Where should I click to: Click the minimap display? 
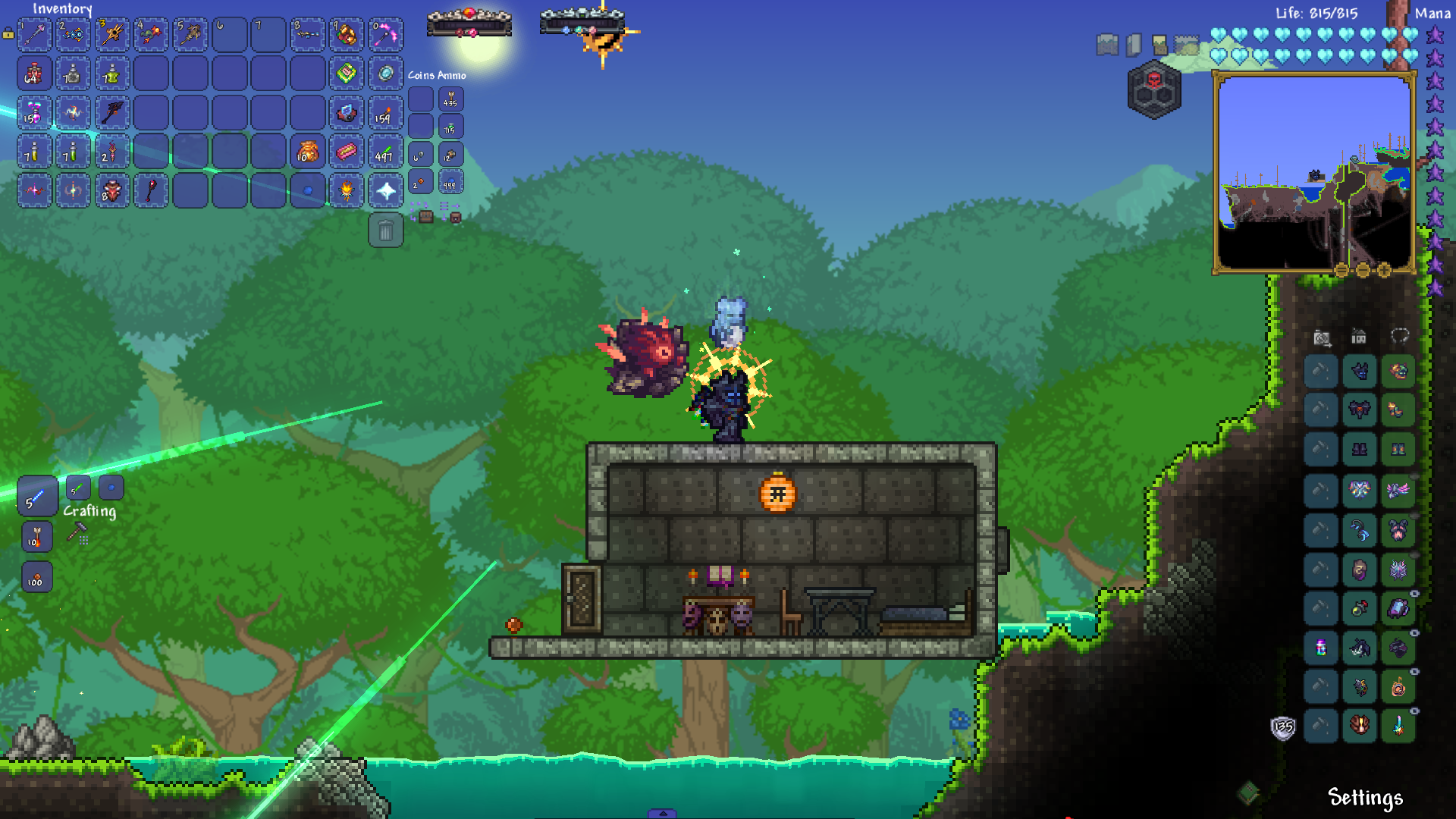(x=1313, y=171)
